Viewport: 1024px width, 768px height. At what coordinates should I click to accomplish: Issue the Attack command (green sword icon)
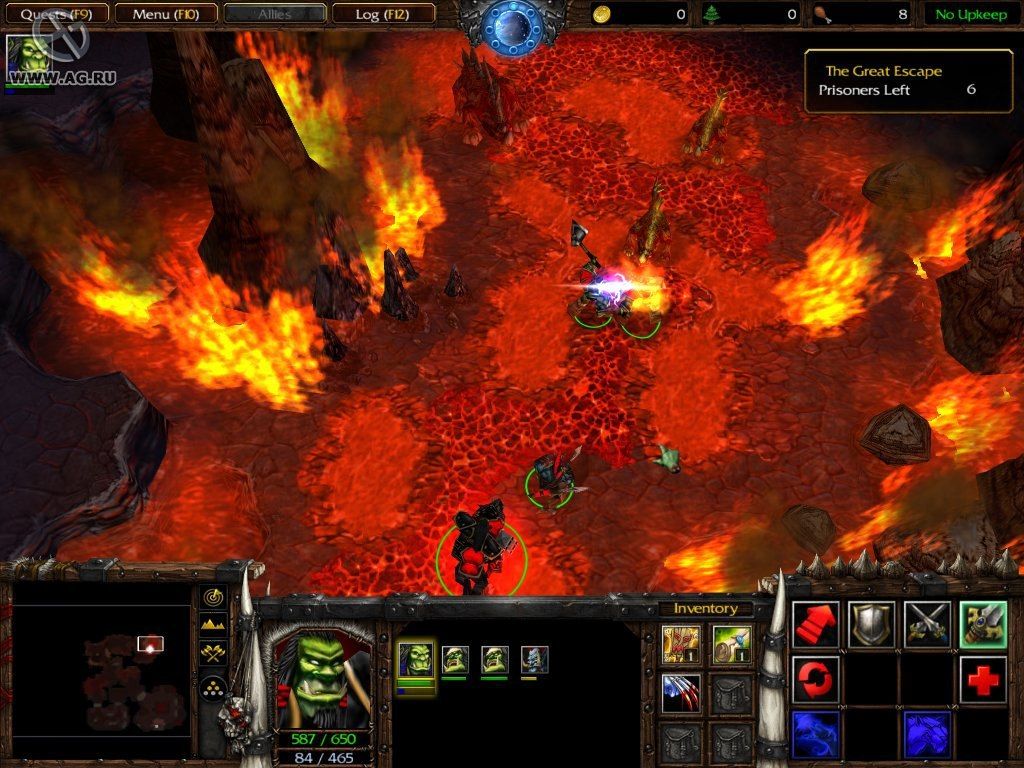click(983, 625)
